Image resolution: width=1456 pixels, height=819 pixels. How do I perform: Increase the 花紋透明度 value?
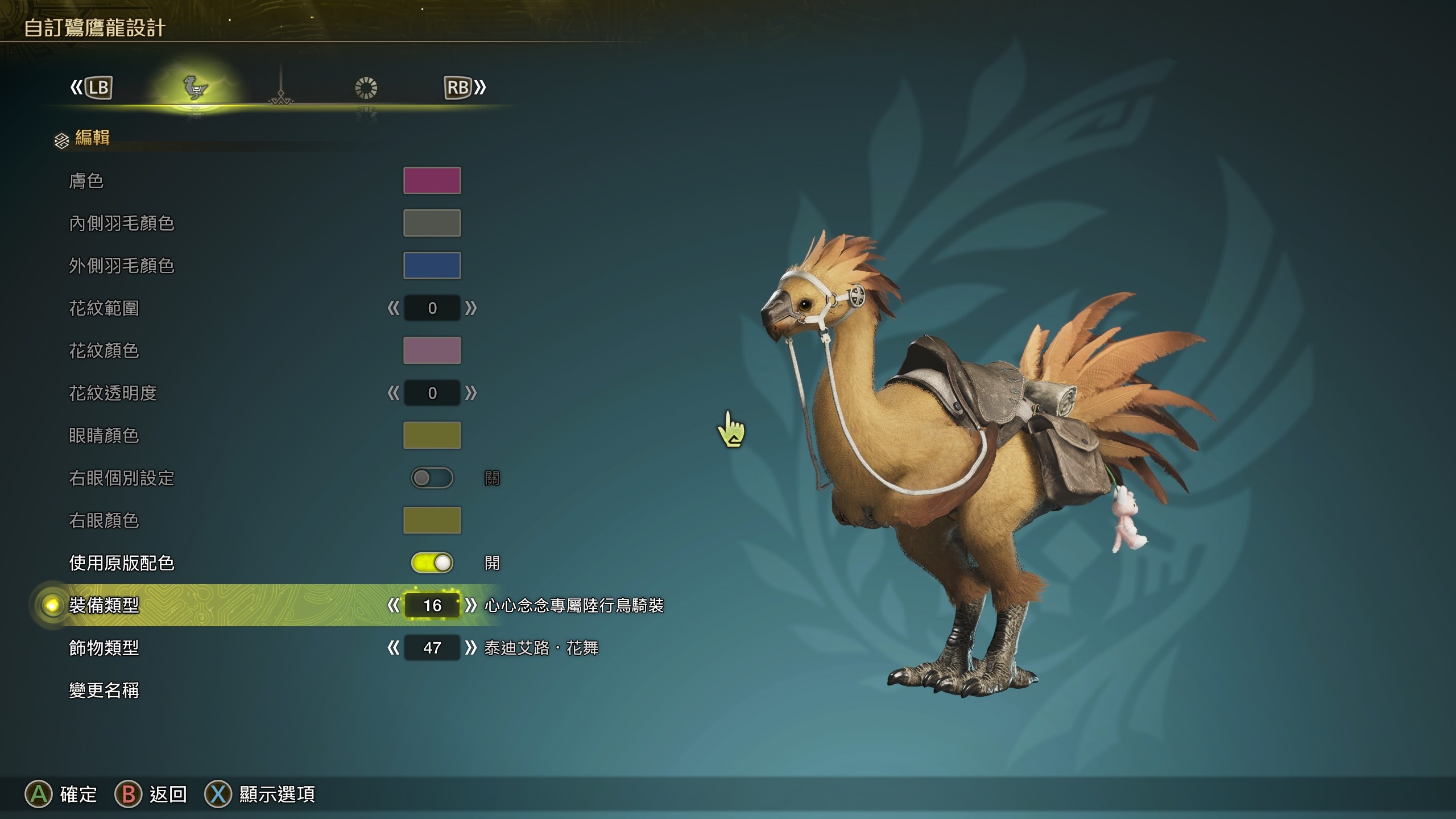click(x=470, y=393)
